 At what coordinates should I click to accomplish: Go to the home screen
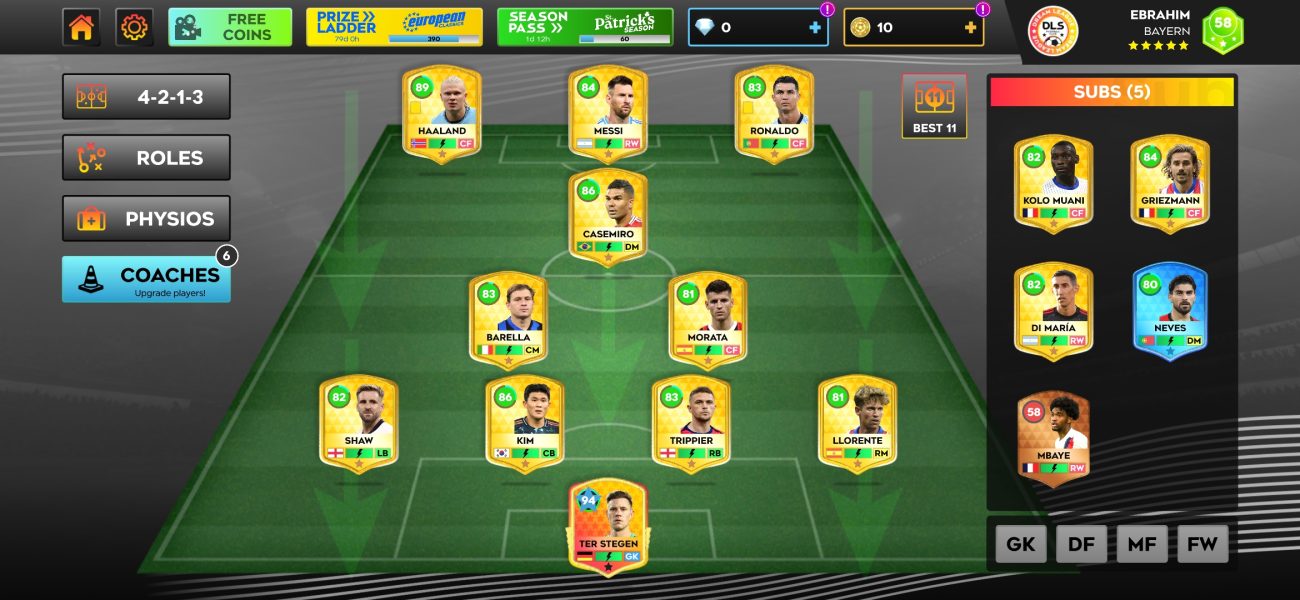(81, 27)
